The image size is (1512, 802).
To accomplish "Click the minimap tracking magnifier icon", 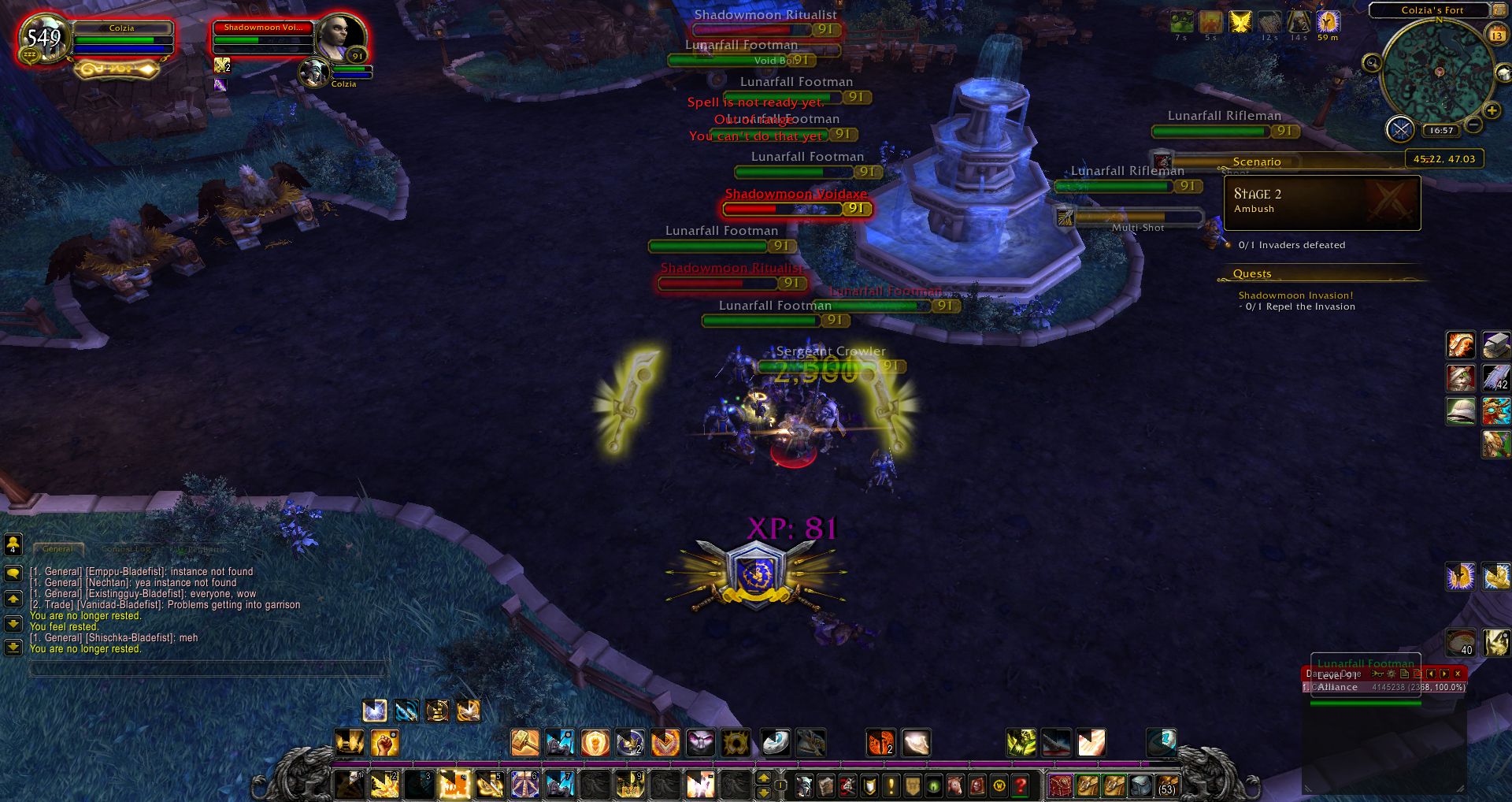I will [1370, 62].
